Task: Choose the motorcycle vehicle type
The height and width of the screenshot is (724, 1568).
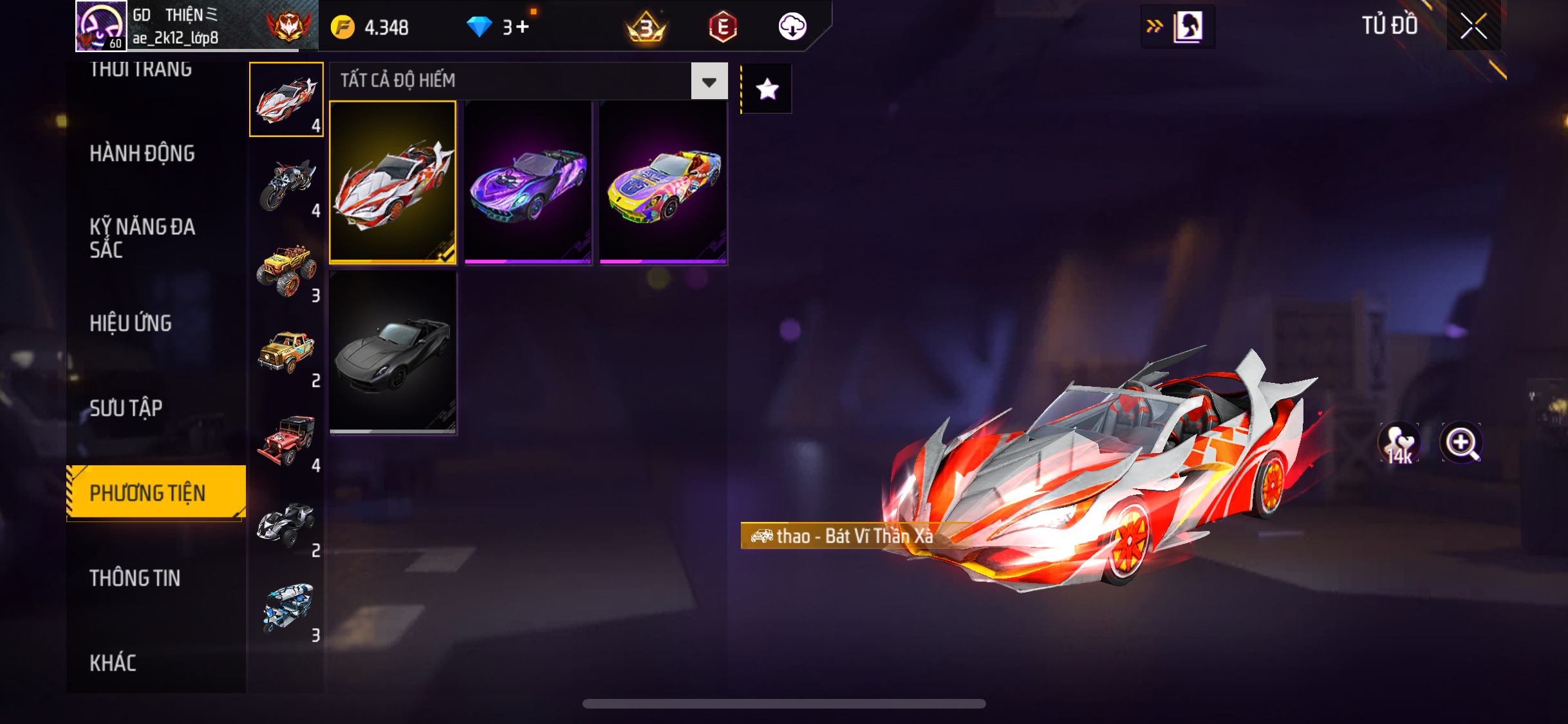Action: tap(286, 185)
